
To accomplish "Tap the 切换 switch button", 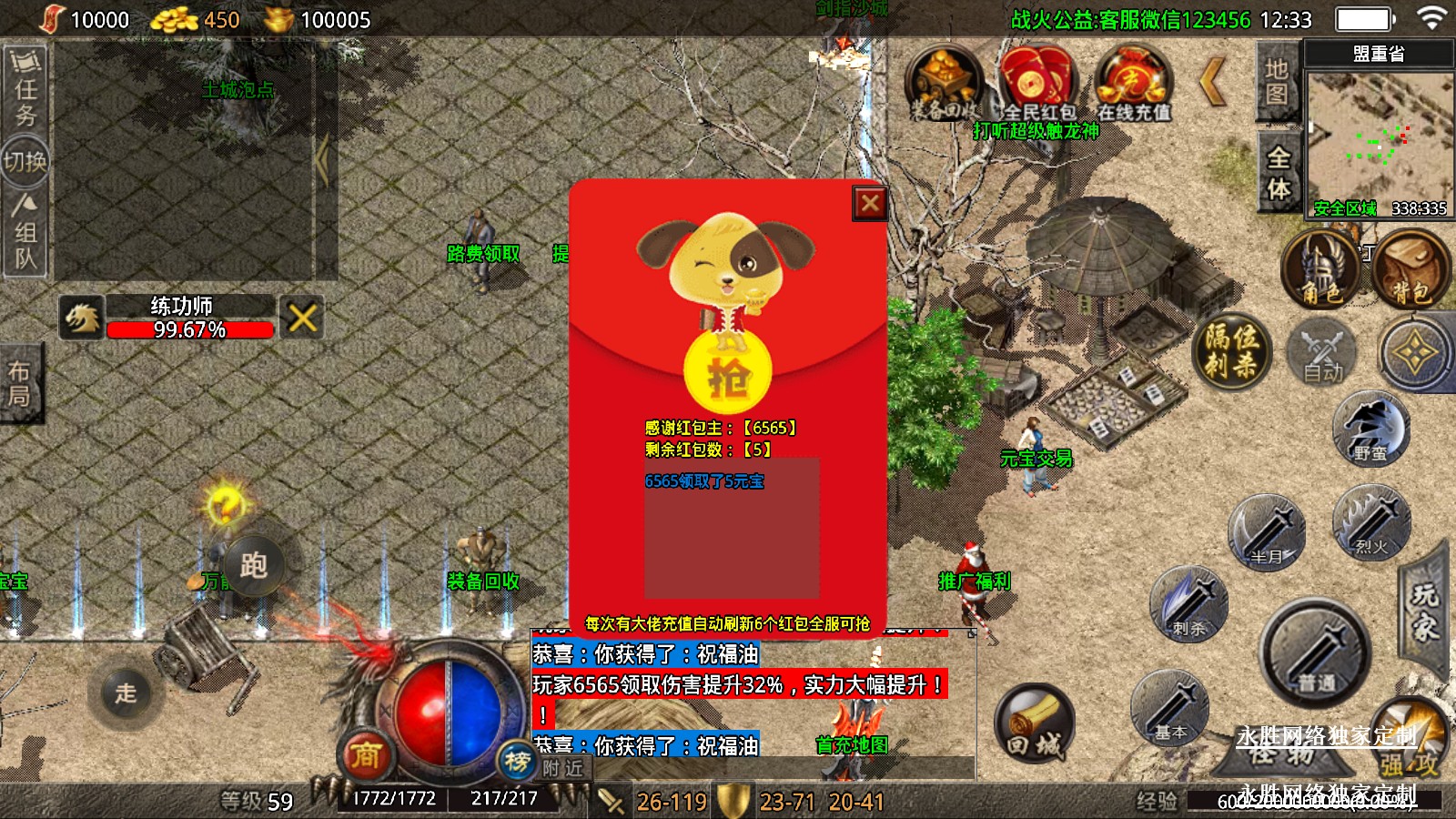I will [25, 162].
